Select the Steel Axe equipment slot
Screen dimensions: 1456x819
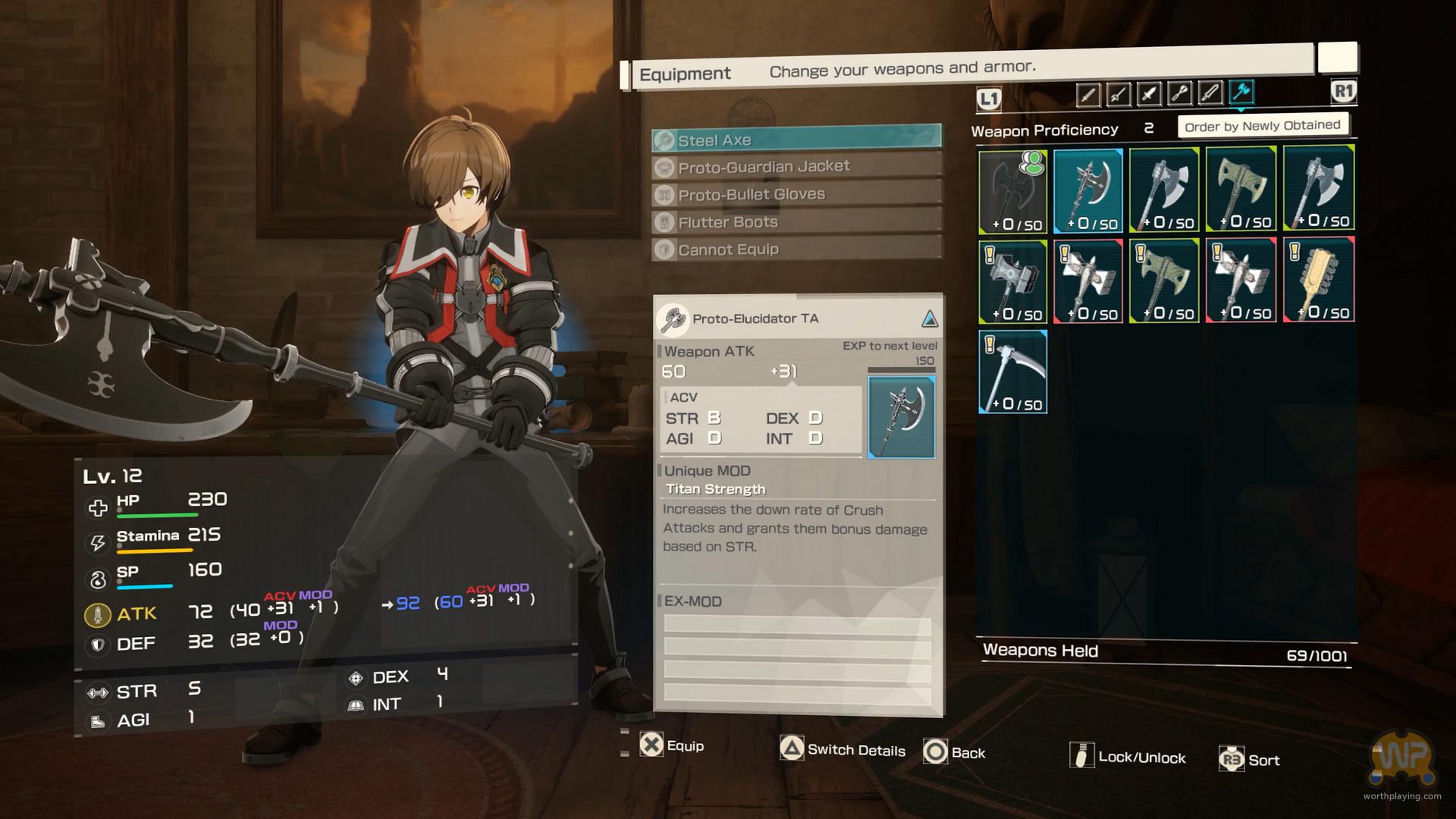coord(796,140)
